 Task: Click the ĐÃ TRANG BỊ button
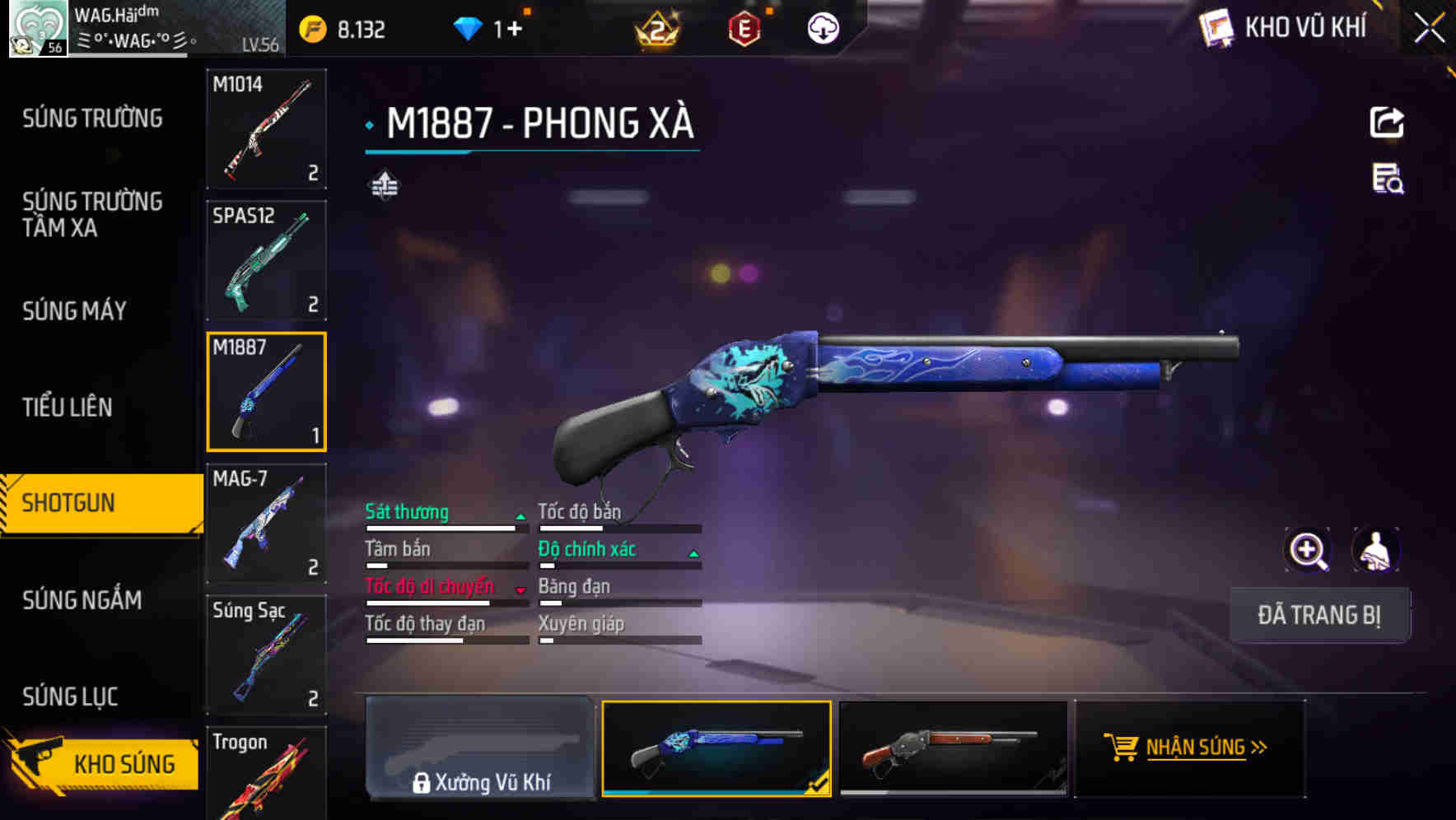tap(1319, 615)
